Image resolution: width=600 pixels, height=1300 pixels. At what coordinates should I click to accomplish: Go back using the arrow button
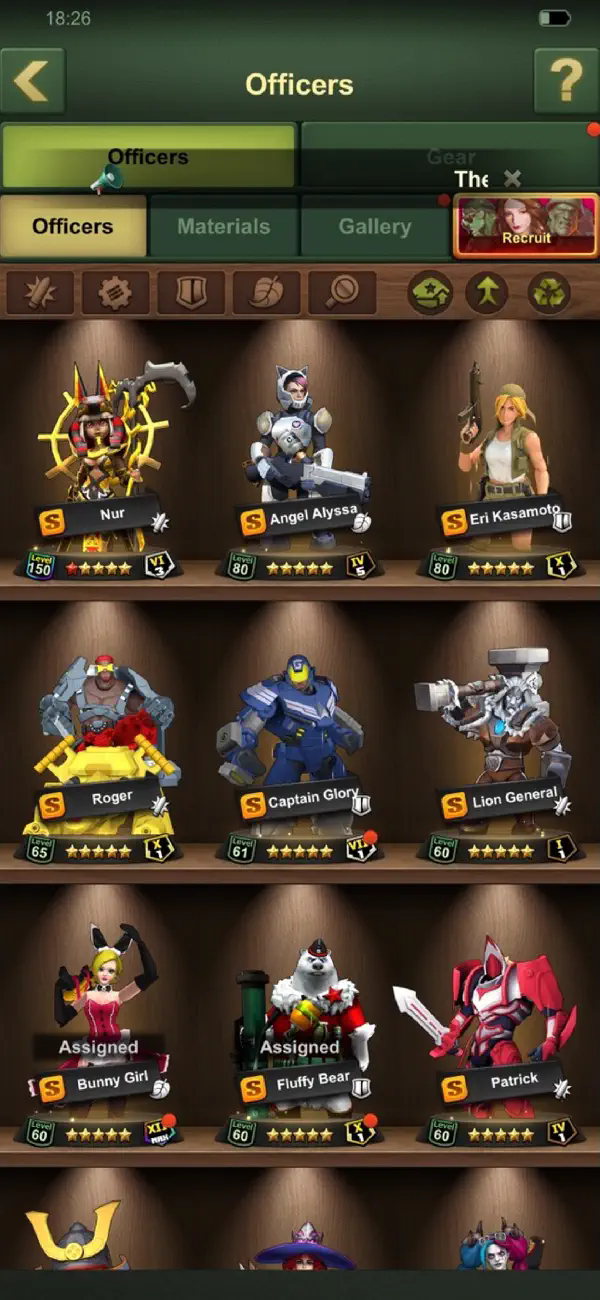33,83
